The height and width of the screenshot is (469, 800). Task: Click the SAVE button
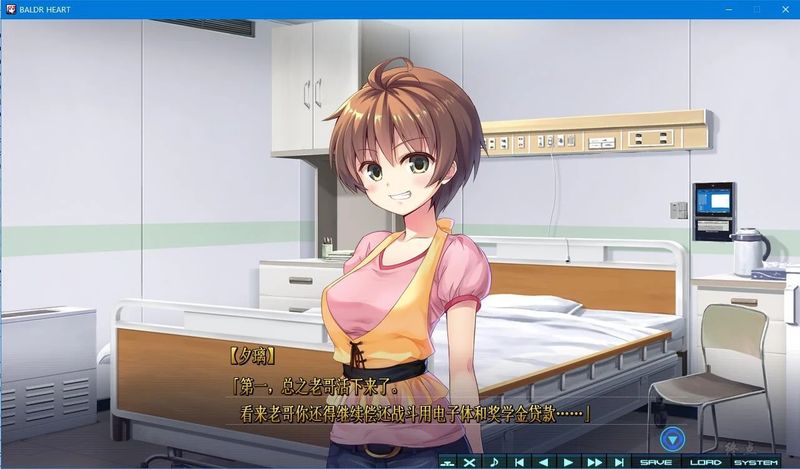click(x=656, y=462)
